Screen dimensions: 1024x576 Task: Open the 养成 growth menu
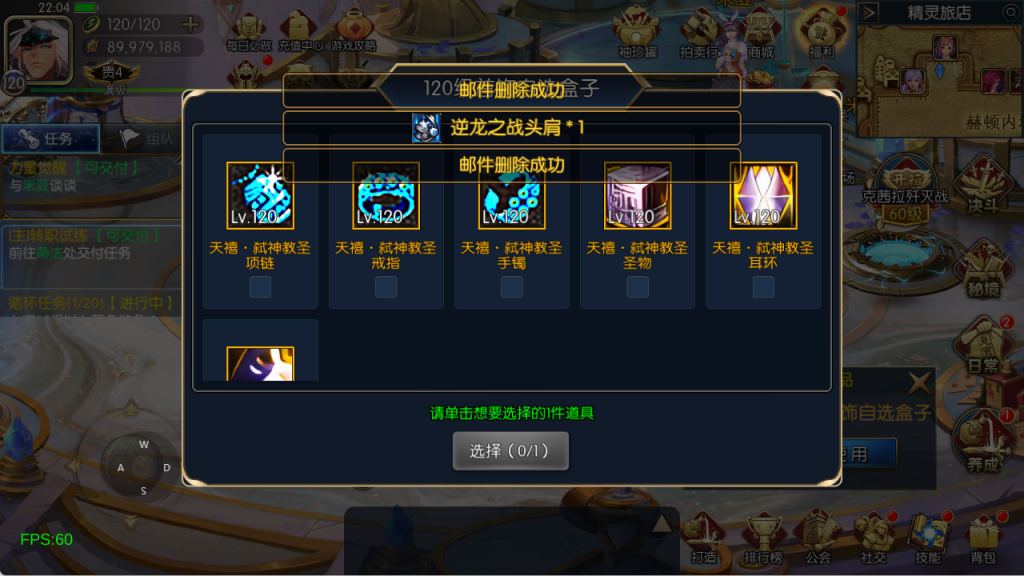(983, 442)
